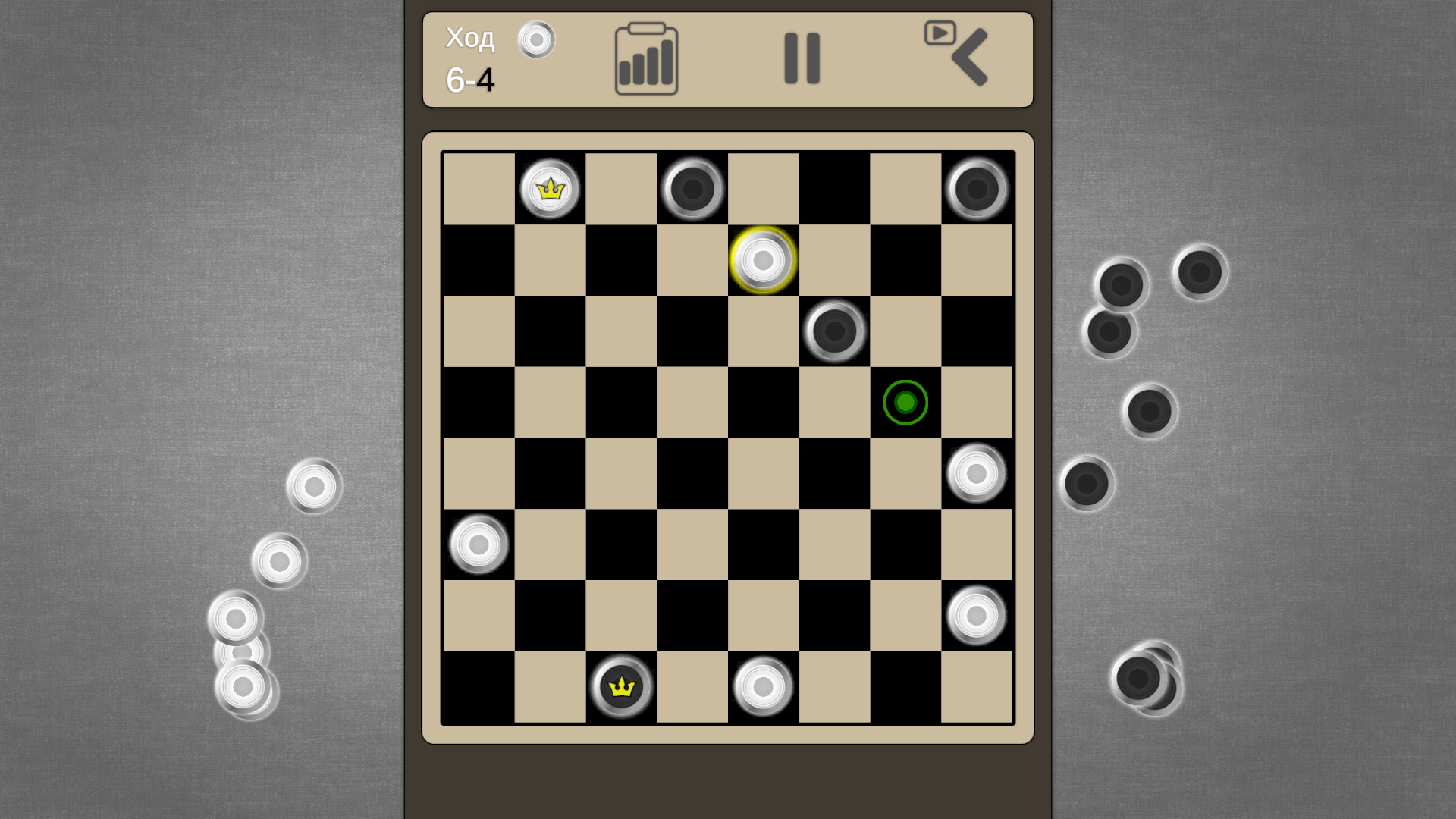This screenshot has width=1456, height=819.
Task: Click the black checker in the top-right corner
Action: pyautogui.click(x=976, y=189)
